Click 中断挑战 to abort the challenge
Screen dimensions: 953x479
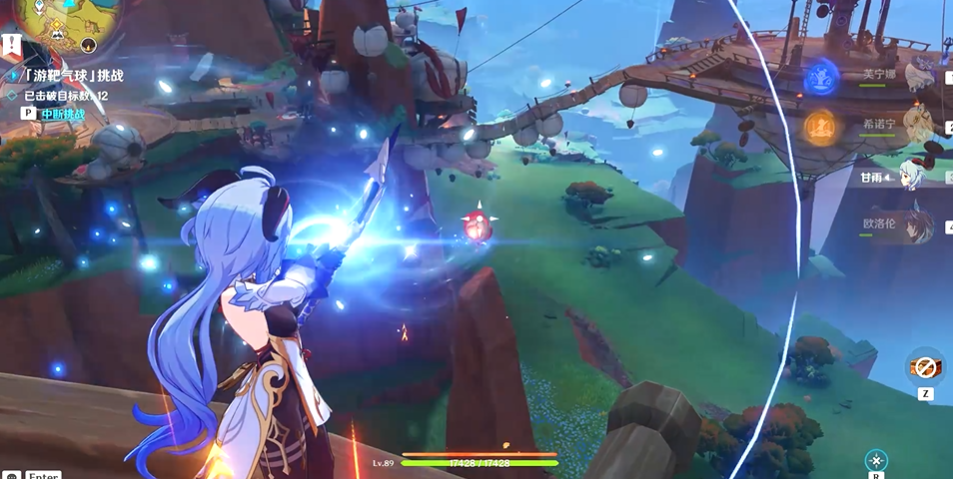(63, 114)
